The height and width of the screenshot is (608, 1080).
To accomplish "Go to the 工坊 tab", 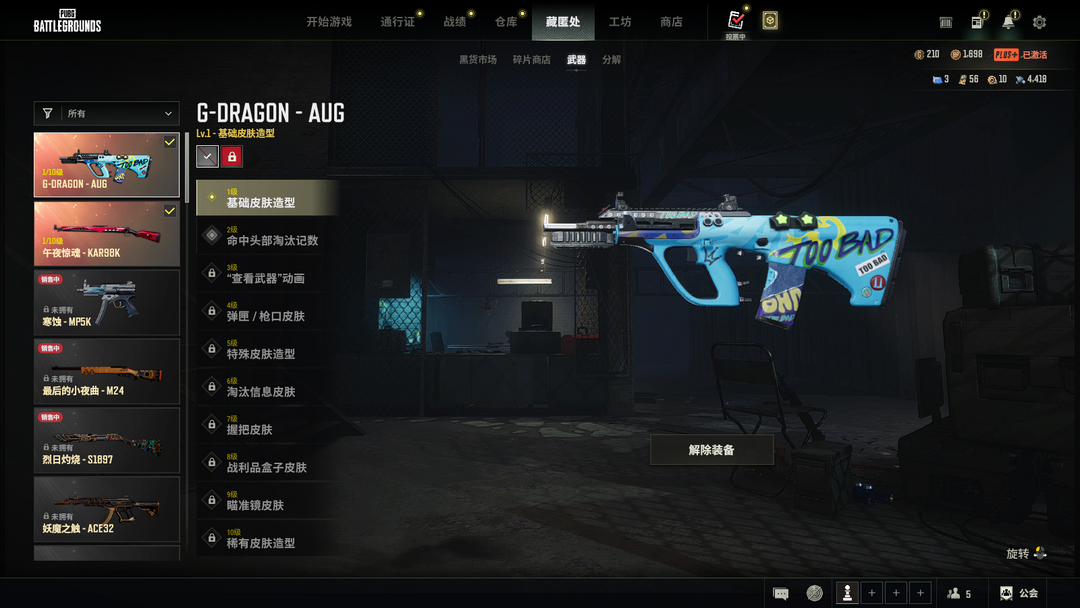I will pyautogui.click(x=620, y=22).
